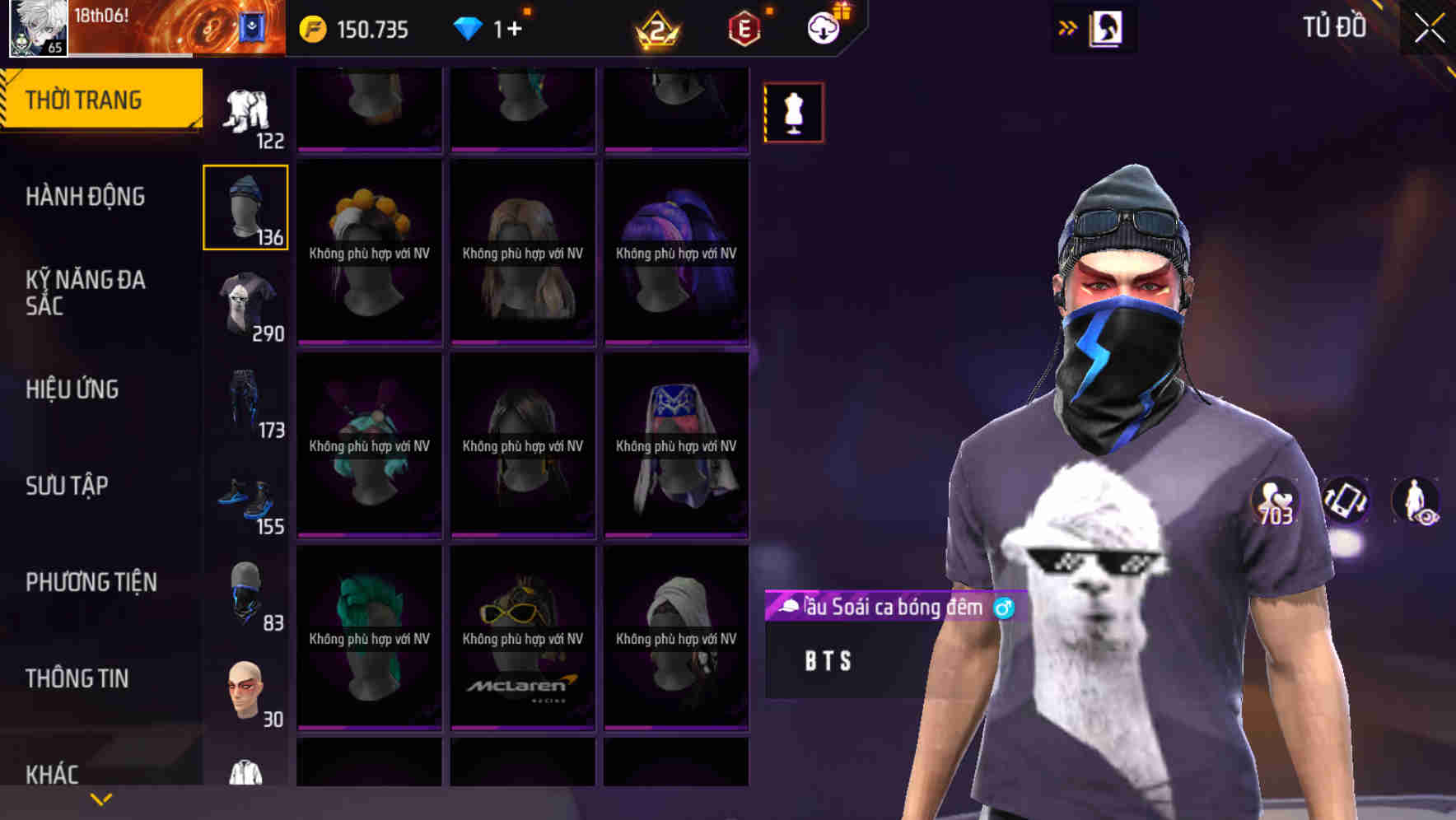Image resolution: width=1456 pixels, height=820 pixels.
Task: Select the equipped beanie hat thumbnail showing 136
Action: click(245, 207)
